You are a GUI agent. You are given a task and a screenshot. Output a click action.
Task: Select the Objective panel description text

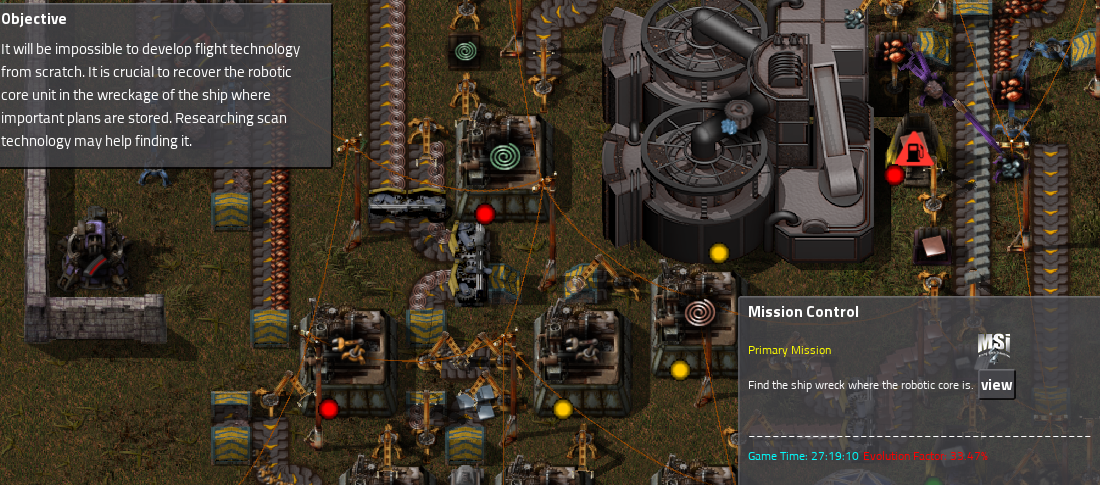pos(150,95)
